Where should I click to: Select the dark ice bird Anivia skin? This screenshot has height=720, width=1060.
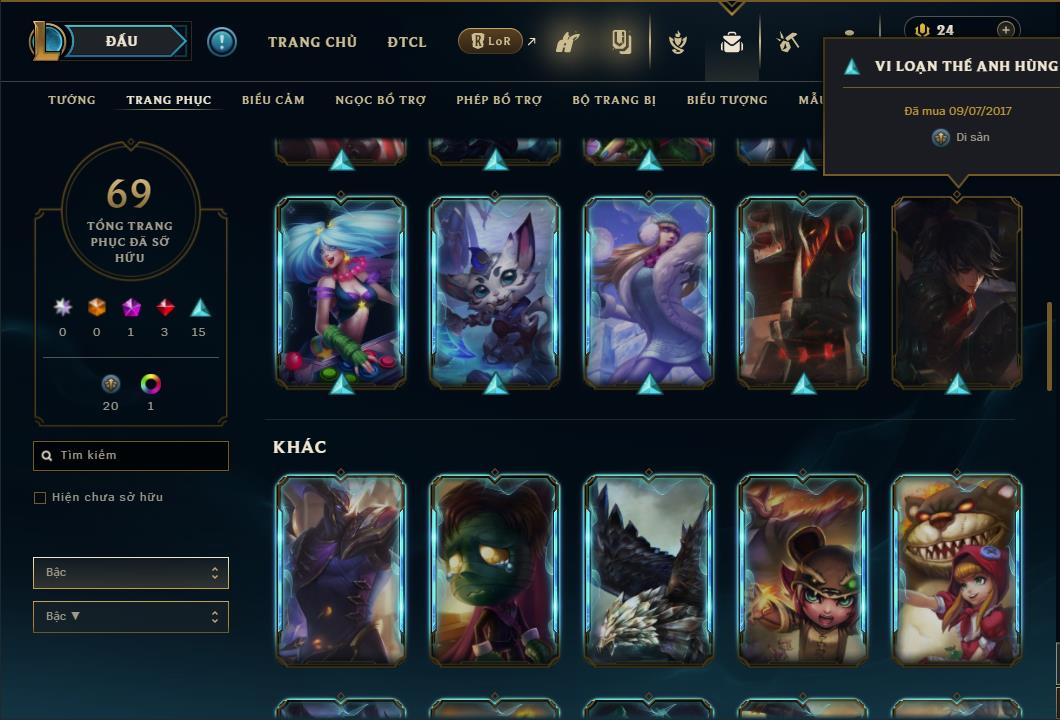pyautogui.click(x=649, y=569)
